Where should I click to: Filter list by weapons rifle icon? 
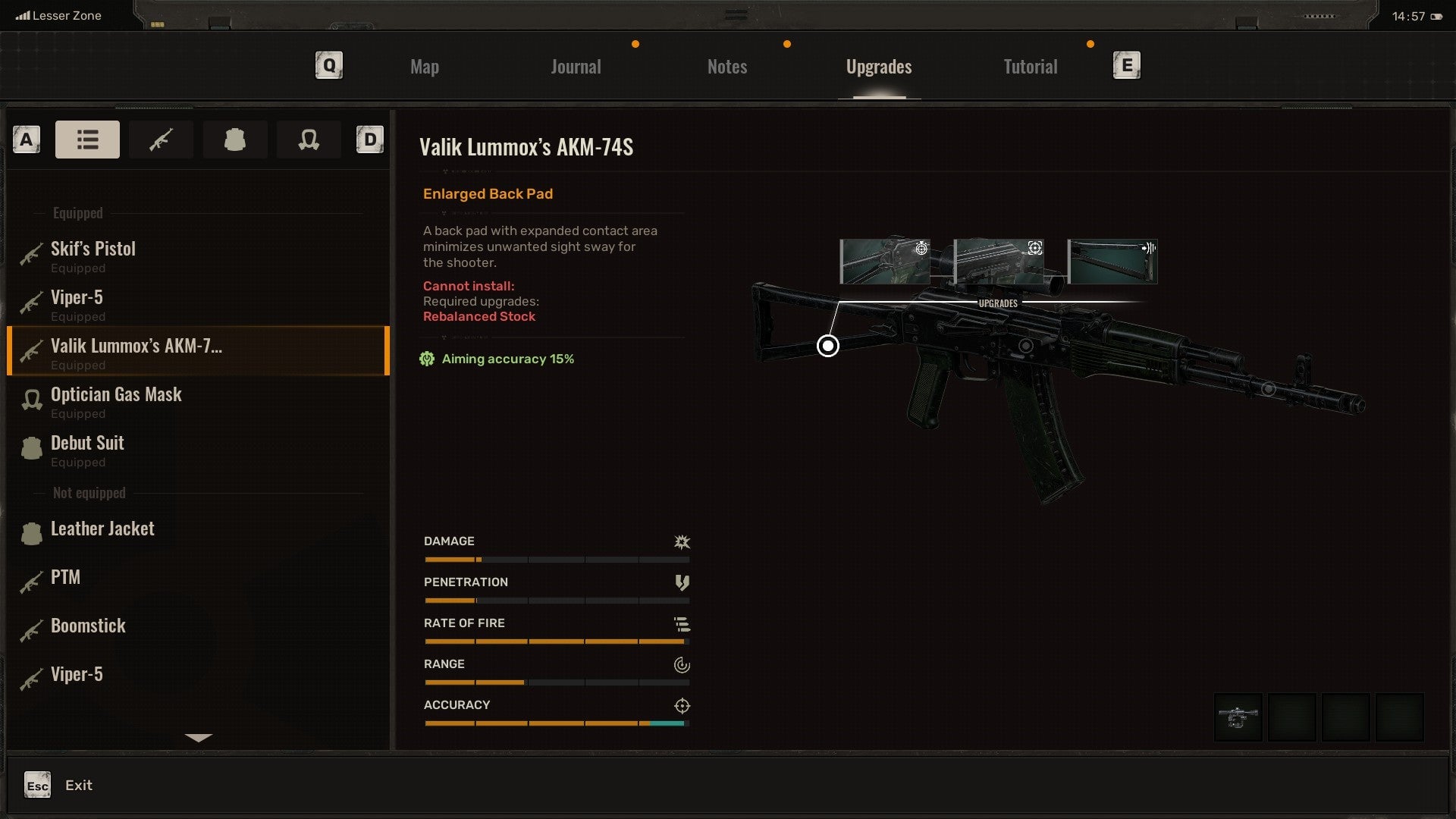point(161,140)
